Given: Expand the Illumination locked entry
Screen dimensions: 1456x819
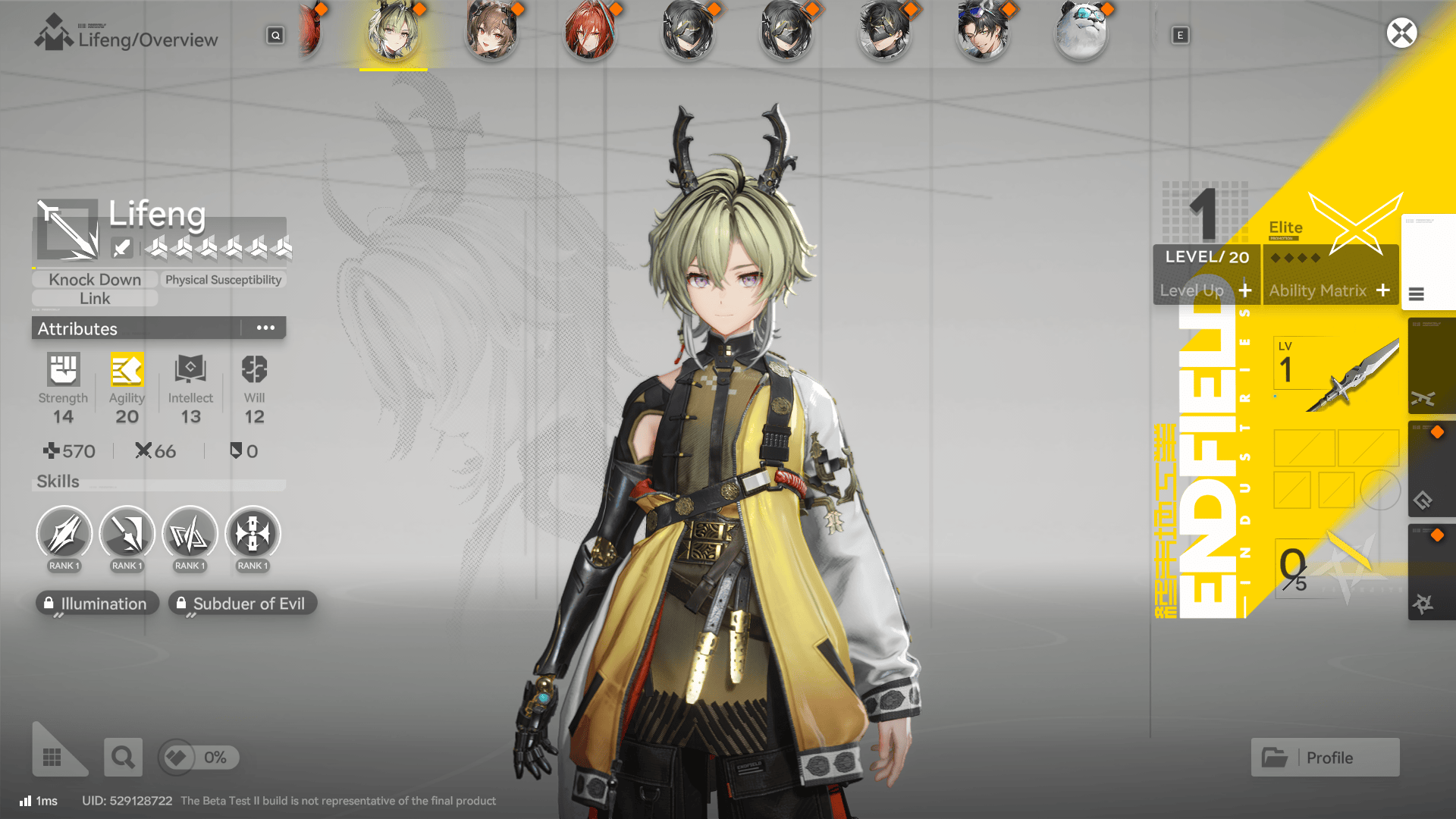Looking at the screenshot, I should click(x=97, y=603).
